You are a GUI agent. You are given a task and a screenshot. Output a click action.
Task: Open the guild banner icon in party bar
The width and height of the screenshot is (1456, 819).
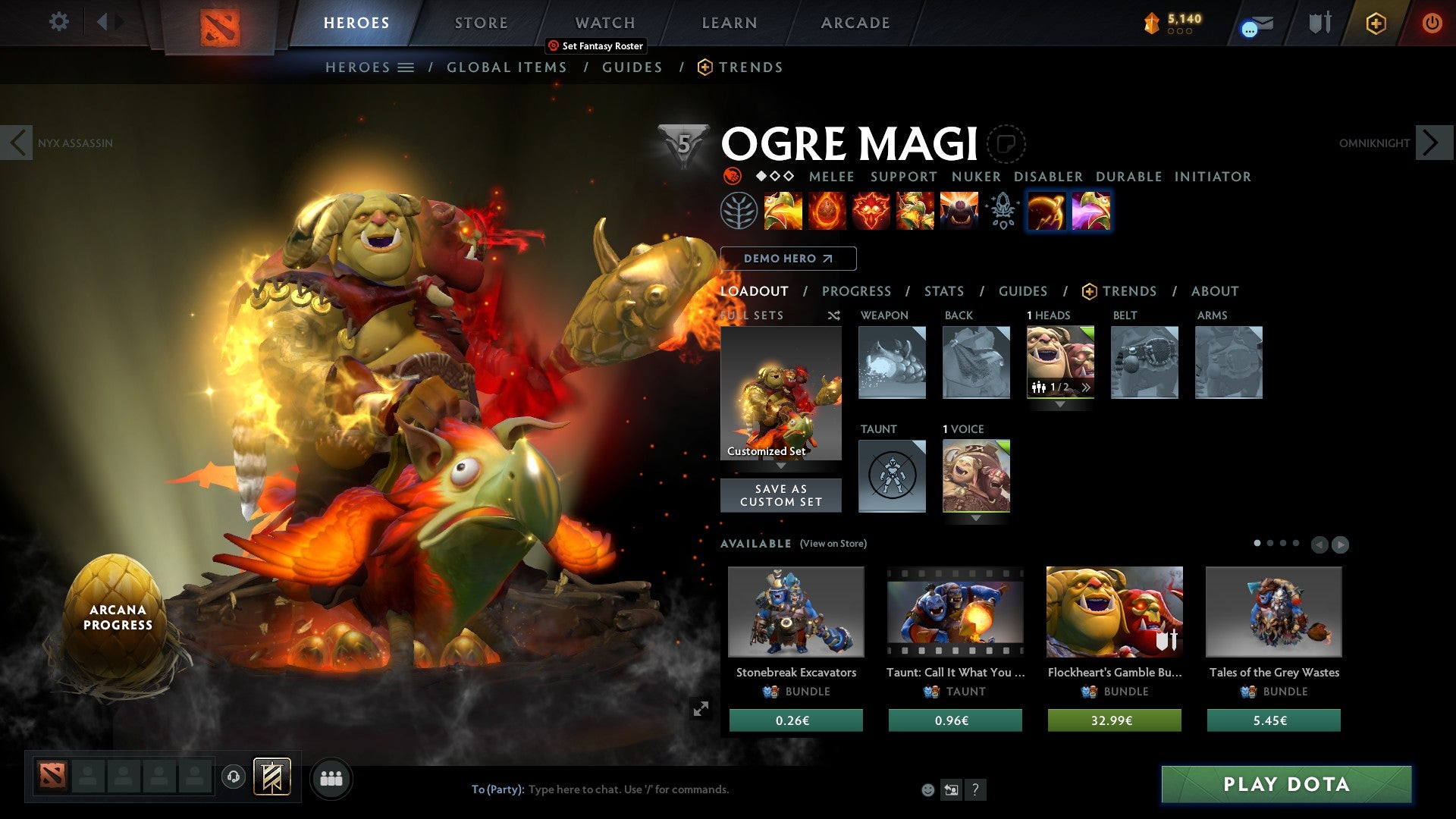(x=271, y=777)
